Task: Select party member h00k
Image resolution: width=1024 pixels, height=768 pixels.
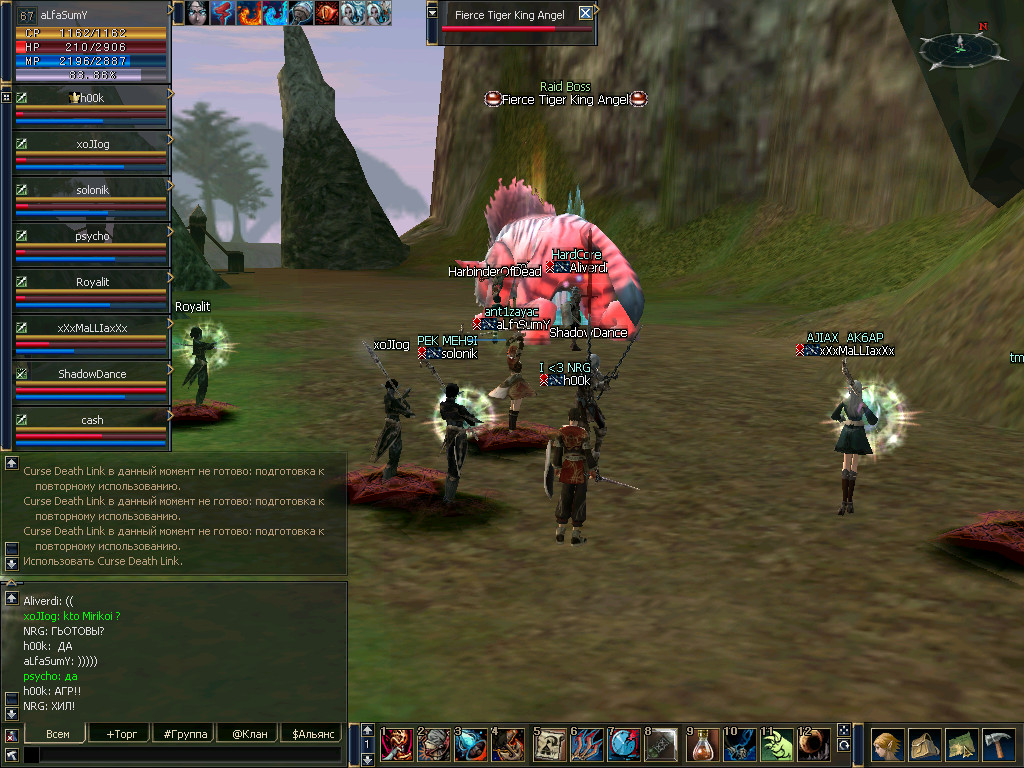Action: pos(92,98)
